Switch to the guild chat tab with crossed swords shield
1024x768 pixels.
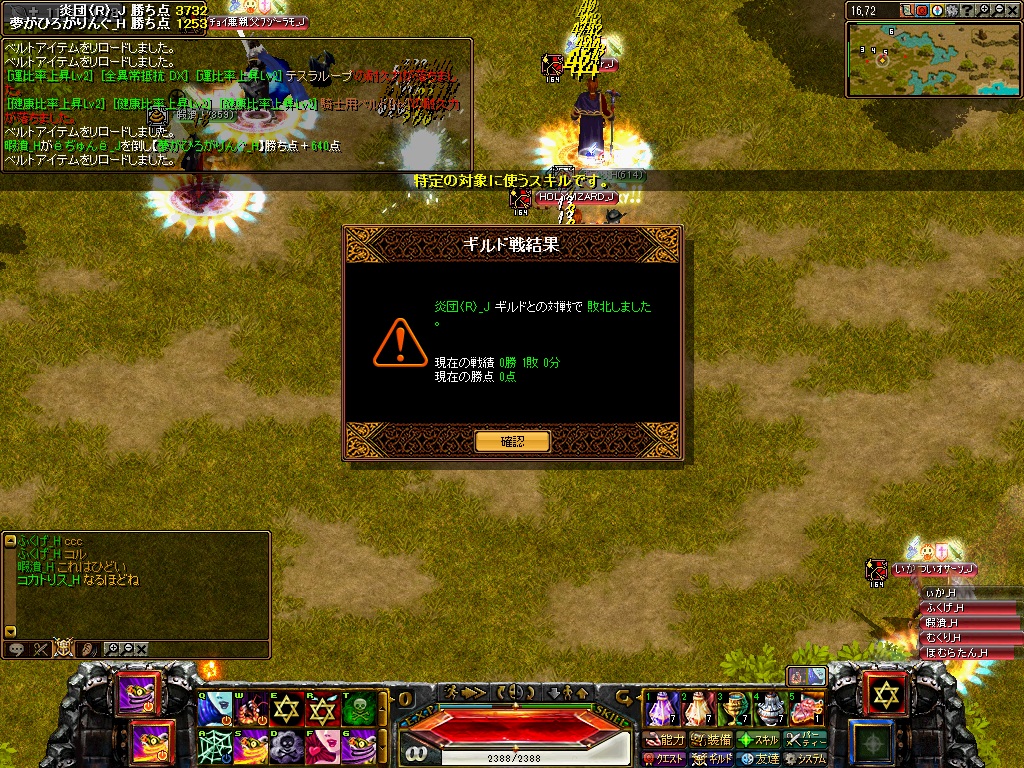64,648
